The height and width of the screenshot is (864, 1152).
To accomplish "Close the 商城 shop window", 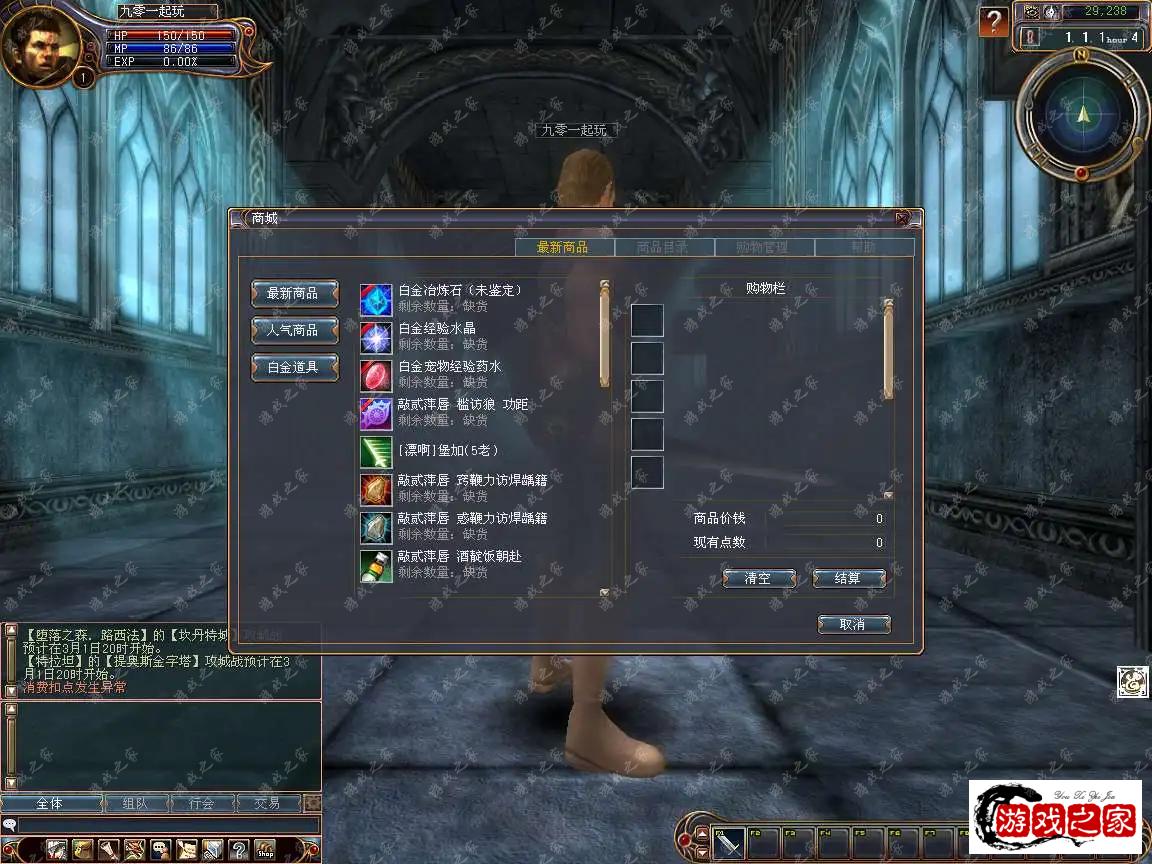I will point(902,218).
